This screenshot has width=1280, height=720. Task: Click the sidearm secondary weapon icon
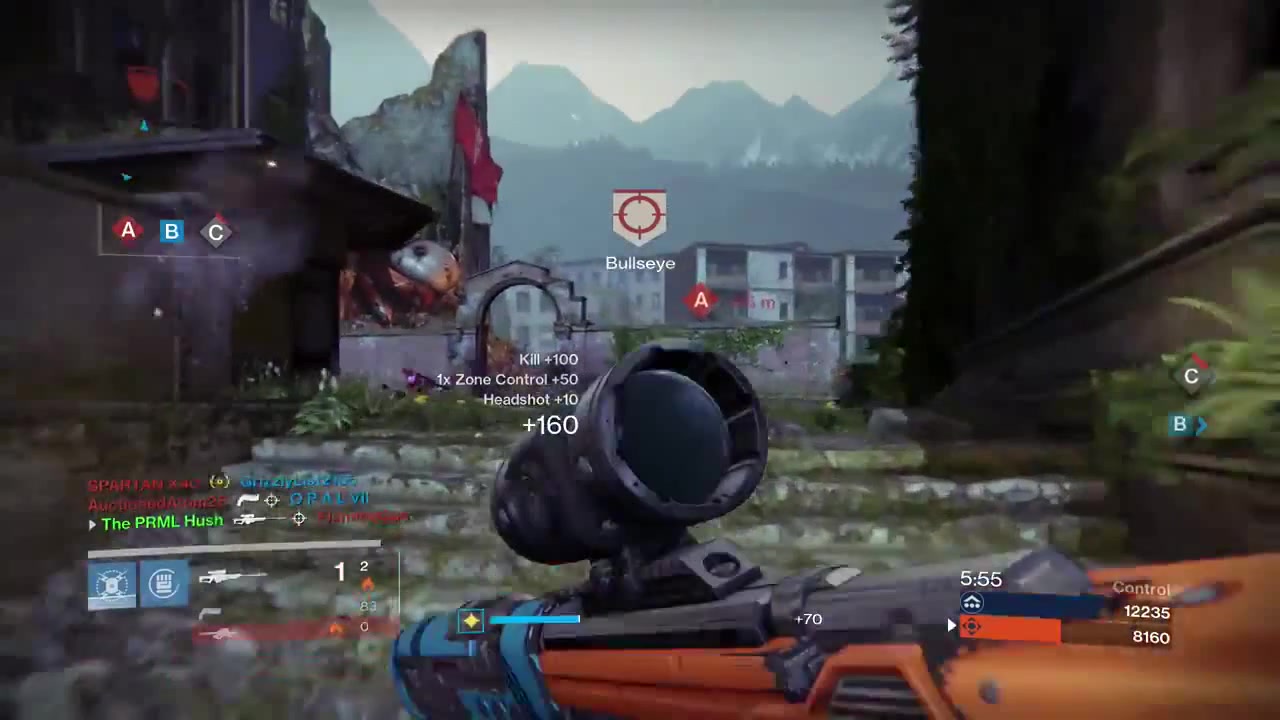[211, 611]
